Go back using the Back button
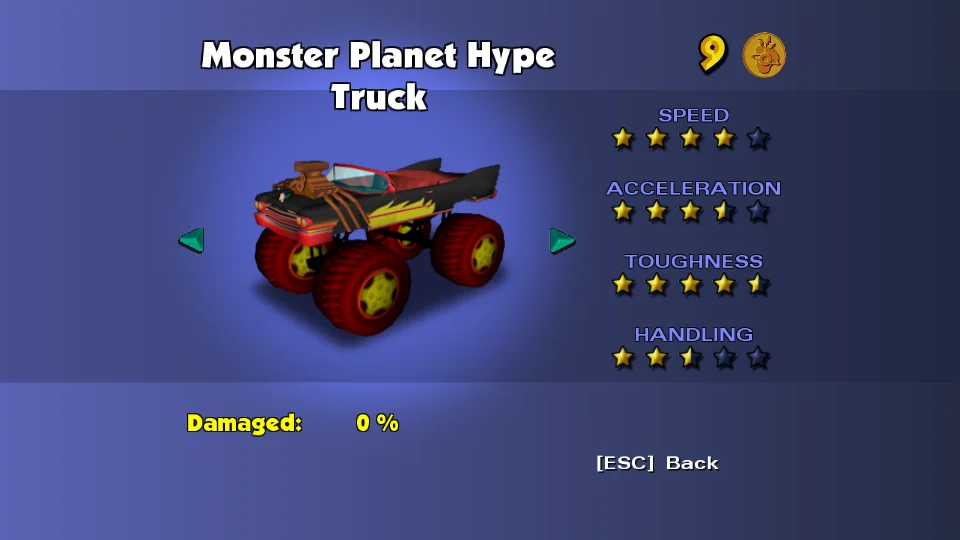The image size is (960, 540). pos(657,463)
